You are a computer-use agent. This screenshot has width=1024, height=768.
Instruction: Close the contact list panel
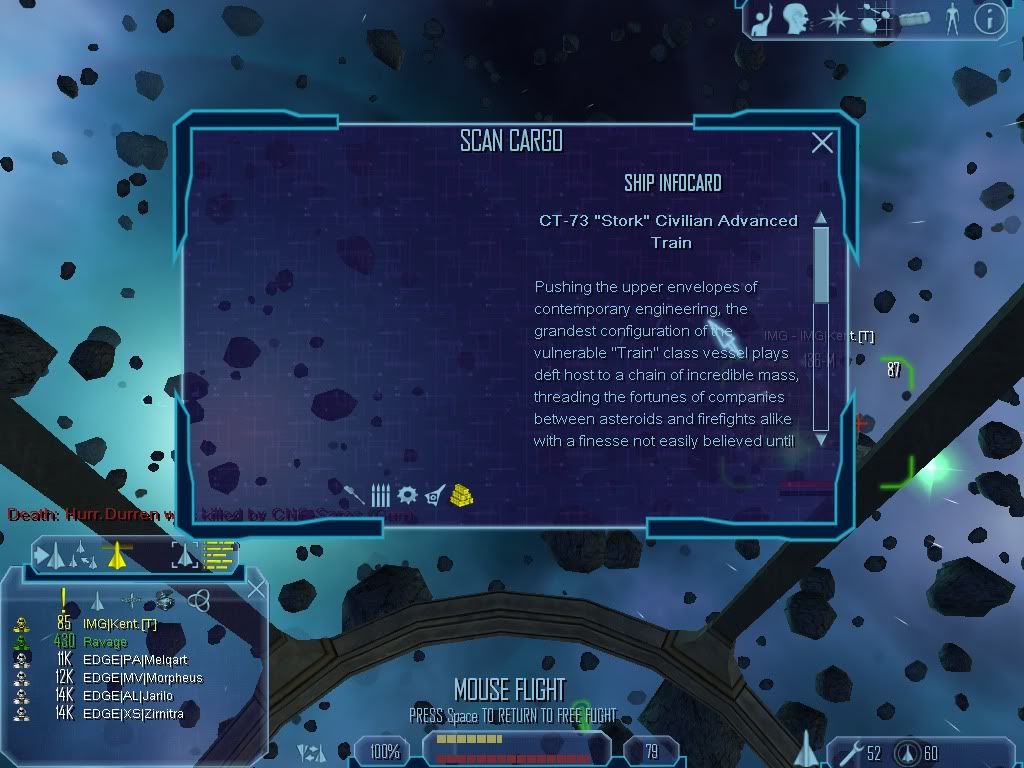coord(256,589)
